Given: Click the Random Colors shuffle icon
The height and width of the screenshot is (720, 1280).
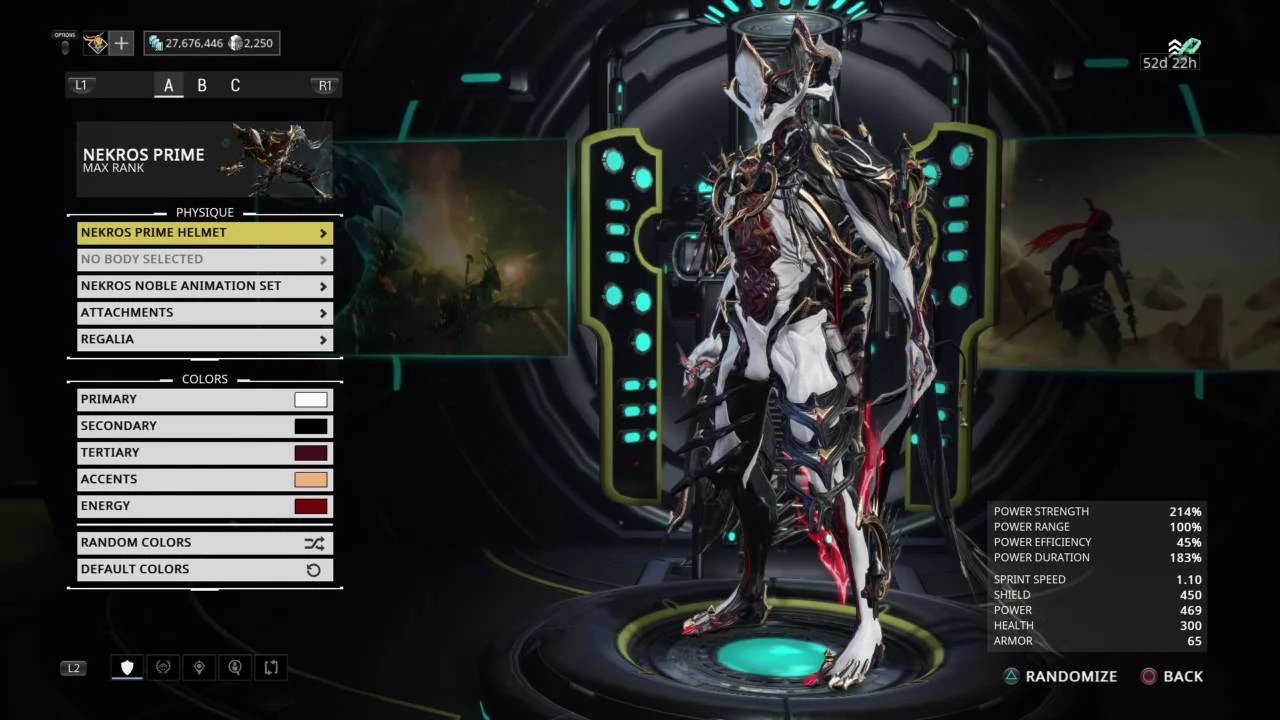Looking at the screenshot, I should [314, 542].
